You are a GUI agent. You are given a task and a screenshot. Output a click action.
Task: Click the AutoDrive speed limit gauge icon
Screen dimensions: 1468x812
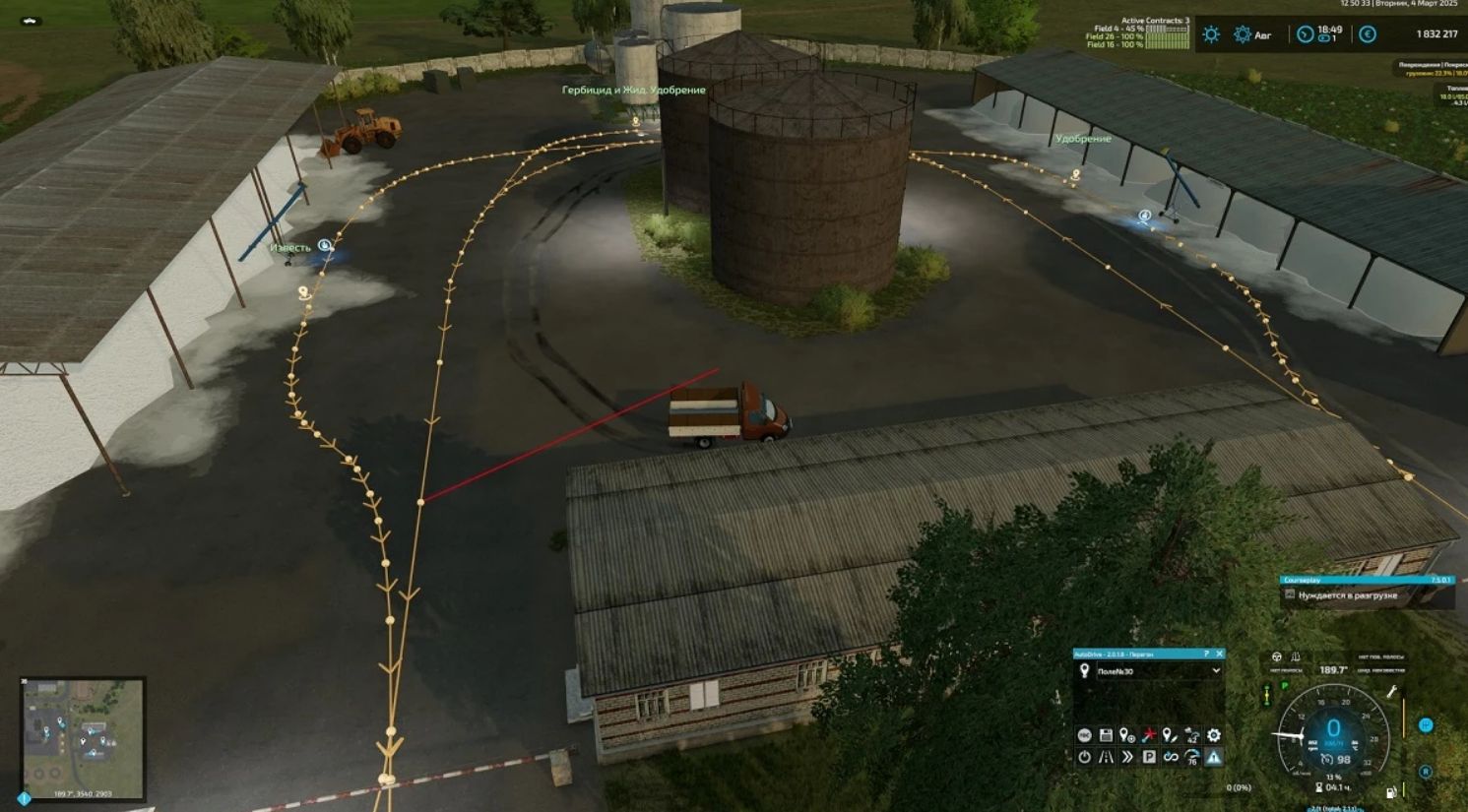tap(1192, 757)
